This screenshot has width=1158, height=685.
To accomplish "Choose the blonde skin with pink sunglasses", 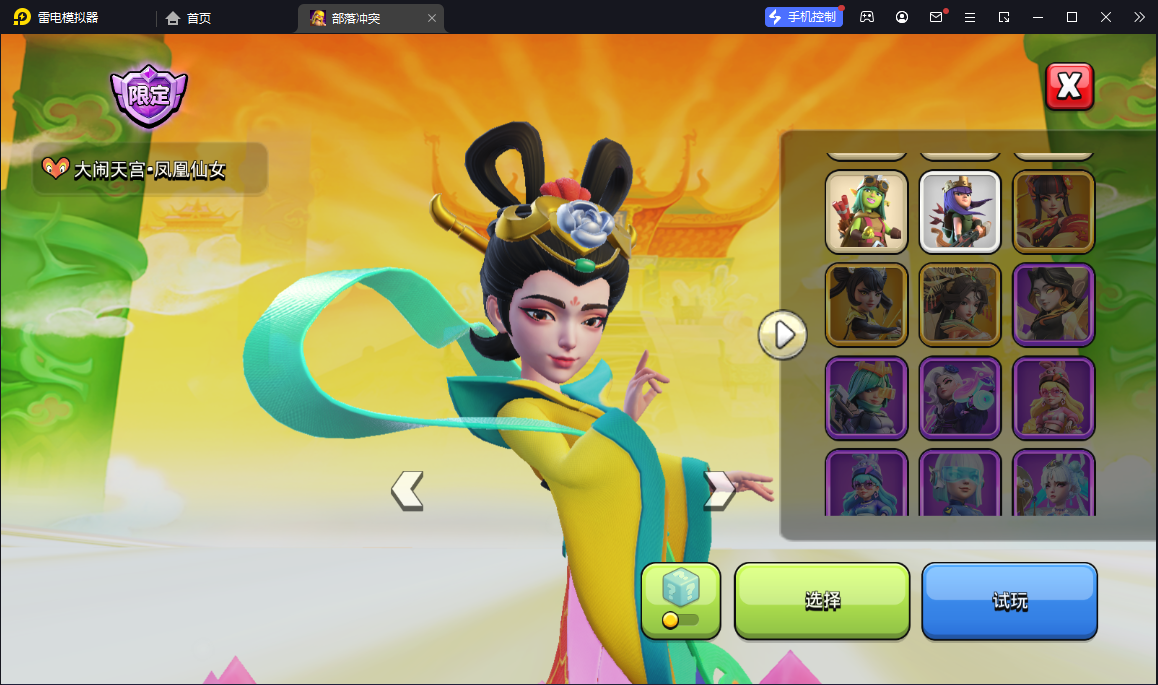I will coord(1053,398).
